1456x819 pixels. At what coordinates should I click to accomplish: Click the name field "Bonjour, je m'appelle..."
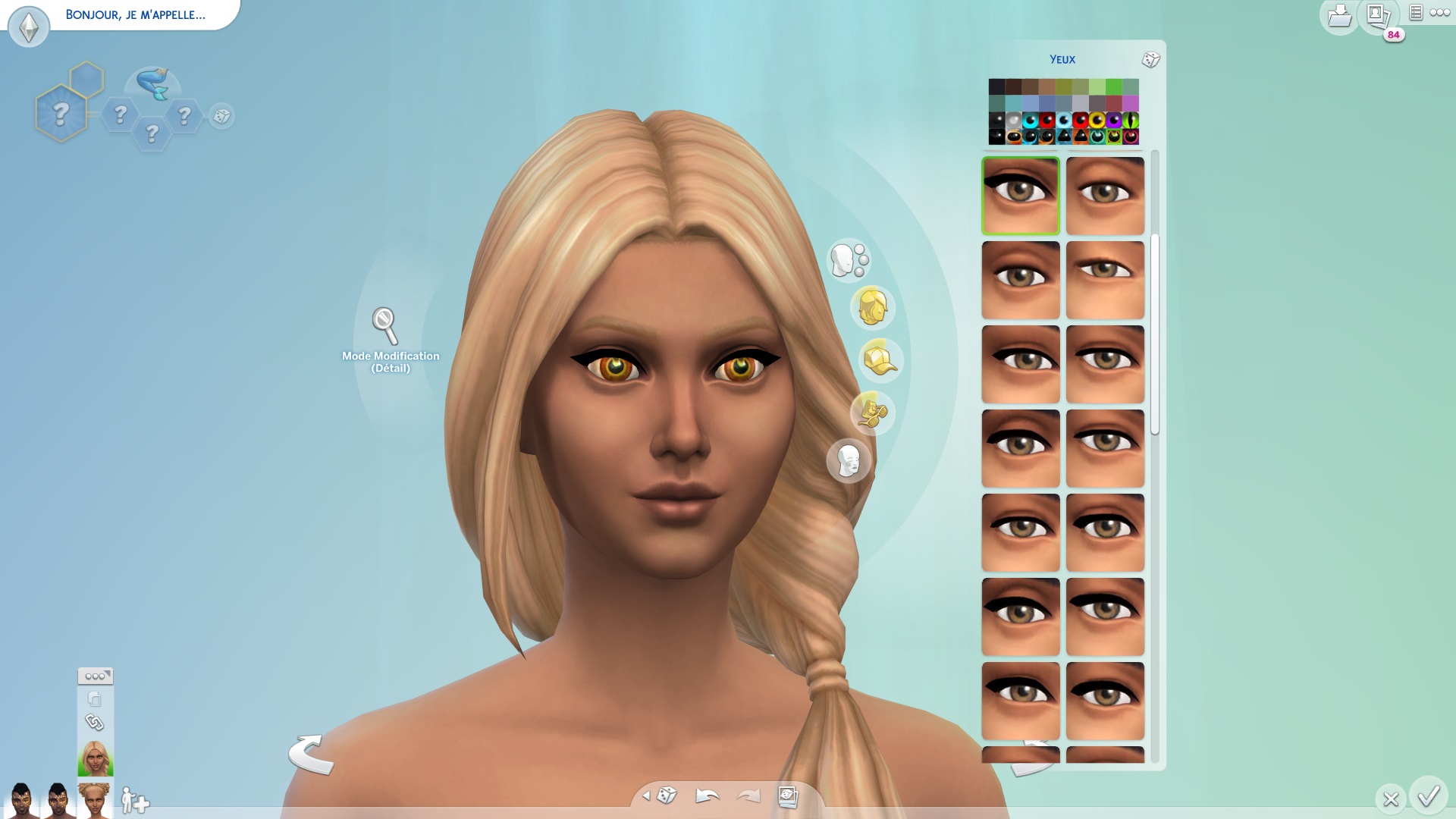coord(135,15)
